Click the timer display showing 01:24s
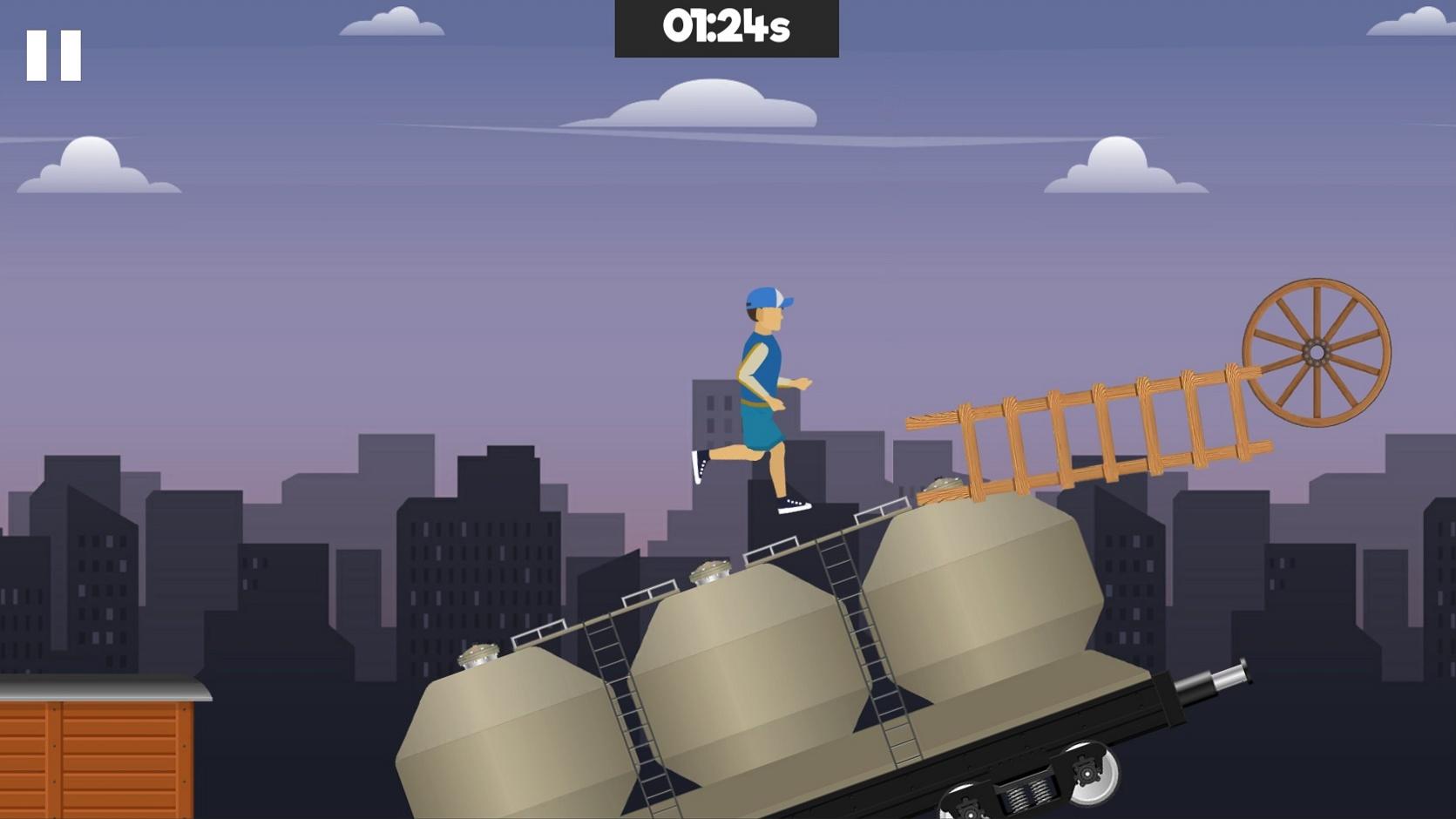 click(727, 29)
